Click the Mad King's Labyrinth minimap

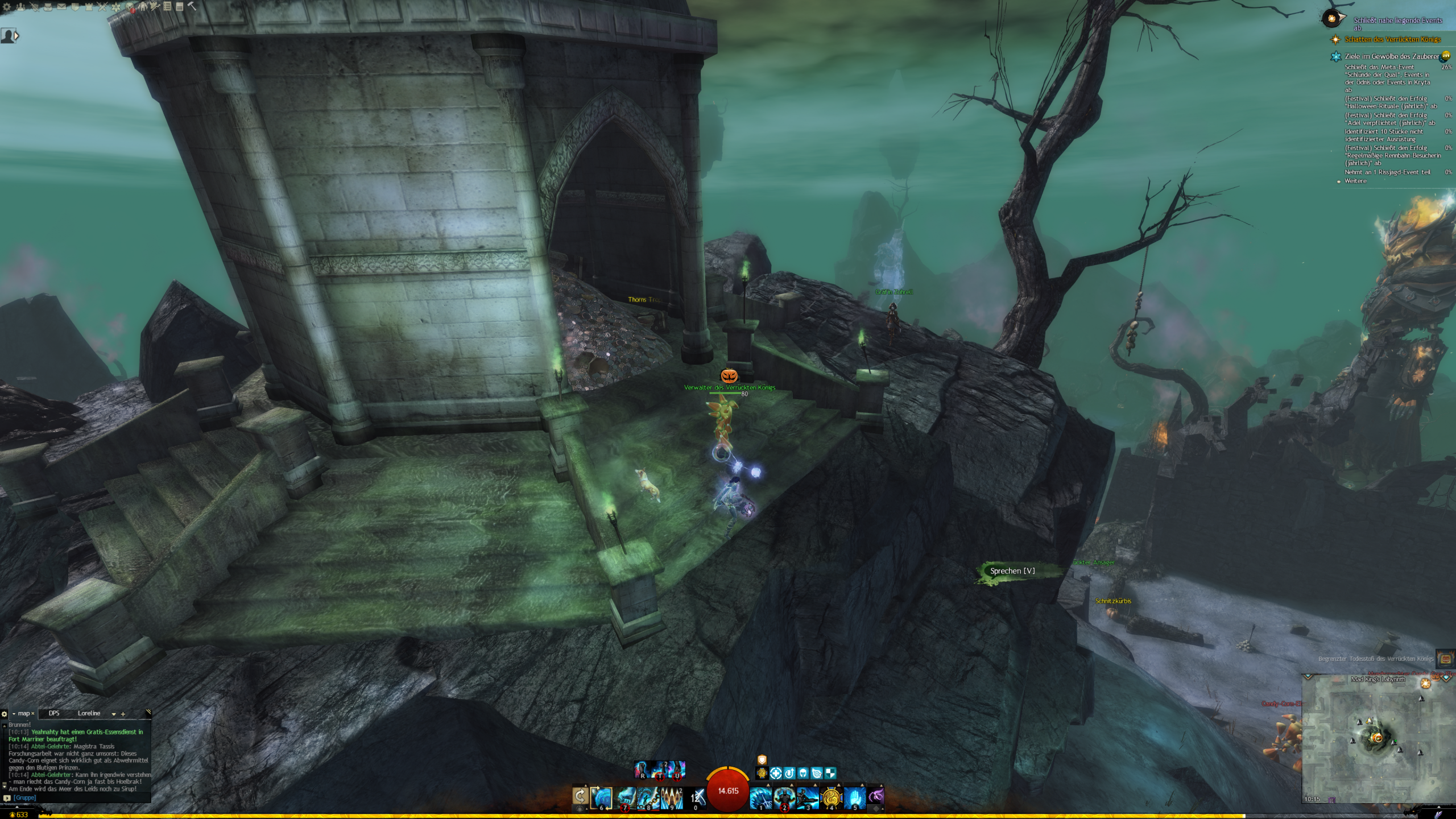tap(1378, 739)
